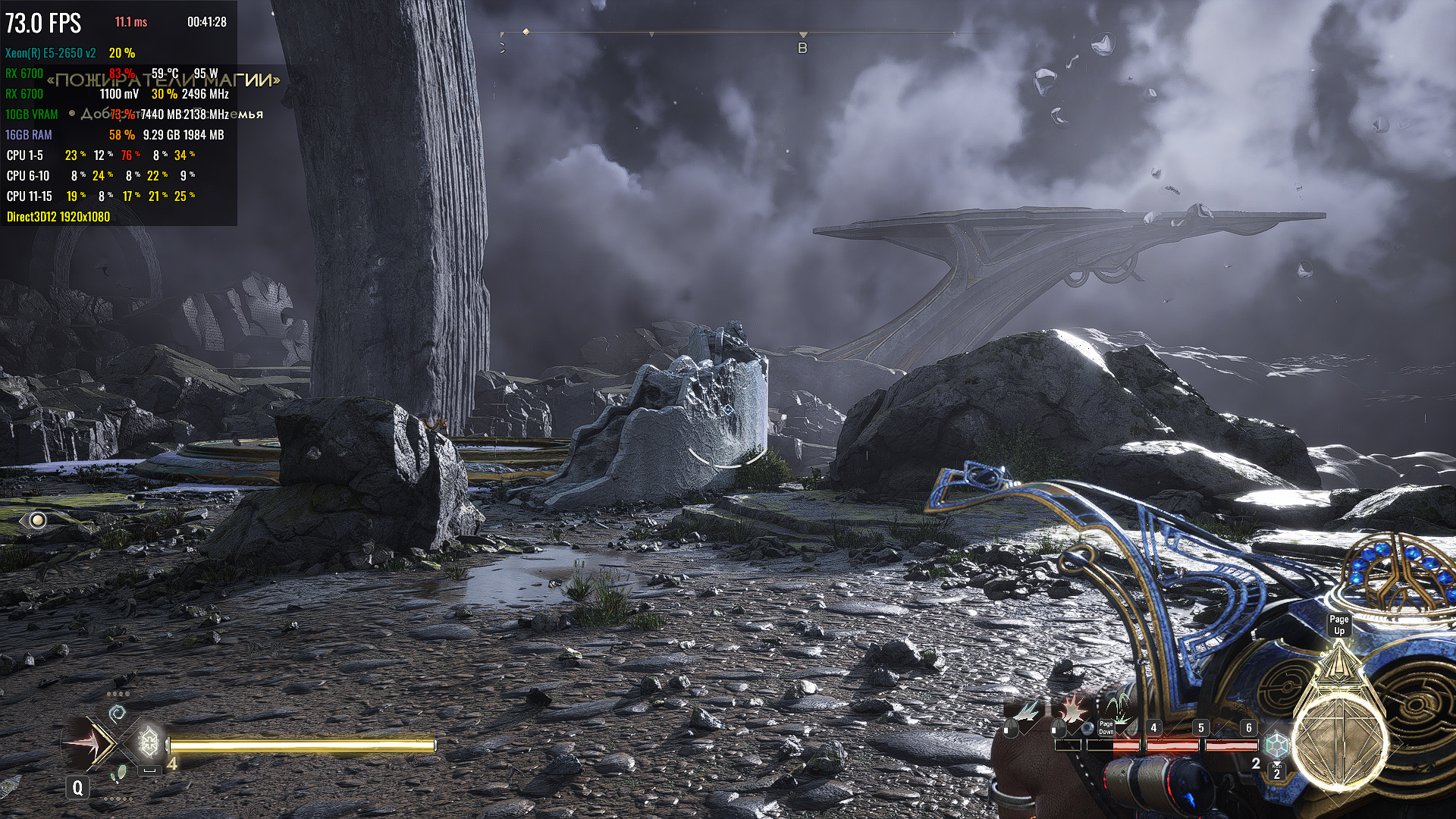
Task: Click the blue hexagon crystal icon
Action: pos(1277,745)
